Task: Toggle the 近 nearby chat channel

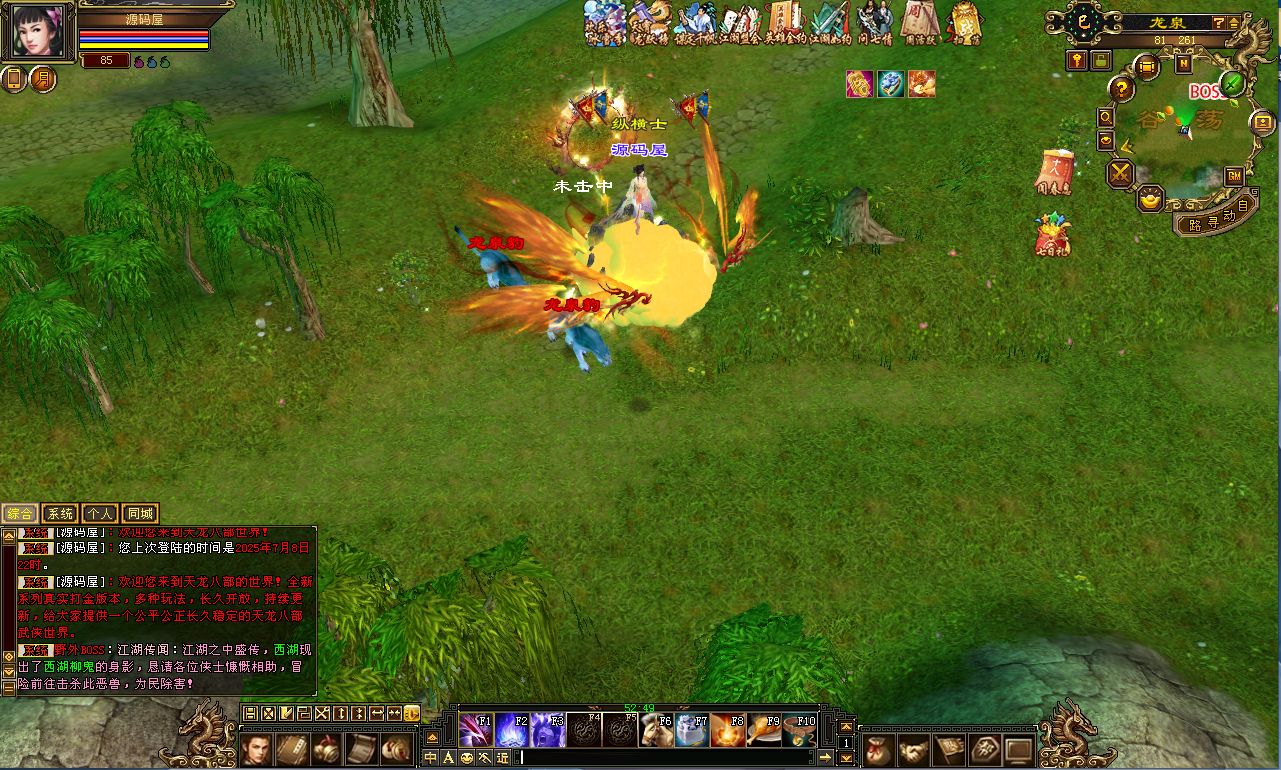Action: [x=500, y=757]
